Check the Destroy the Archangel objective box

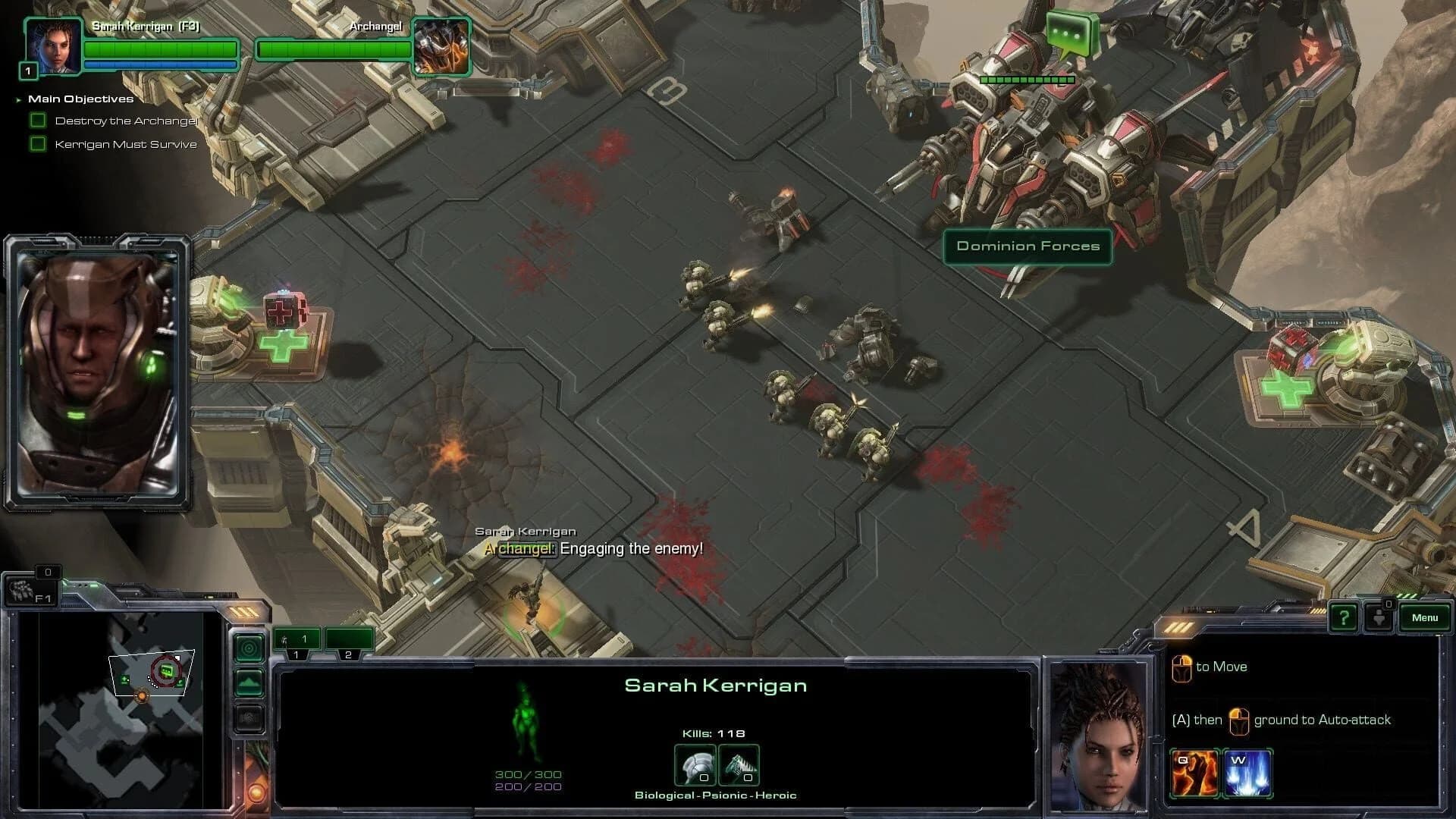[39, 119]
